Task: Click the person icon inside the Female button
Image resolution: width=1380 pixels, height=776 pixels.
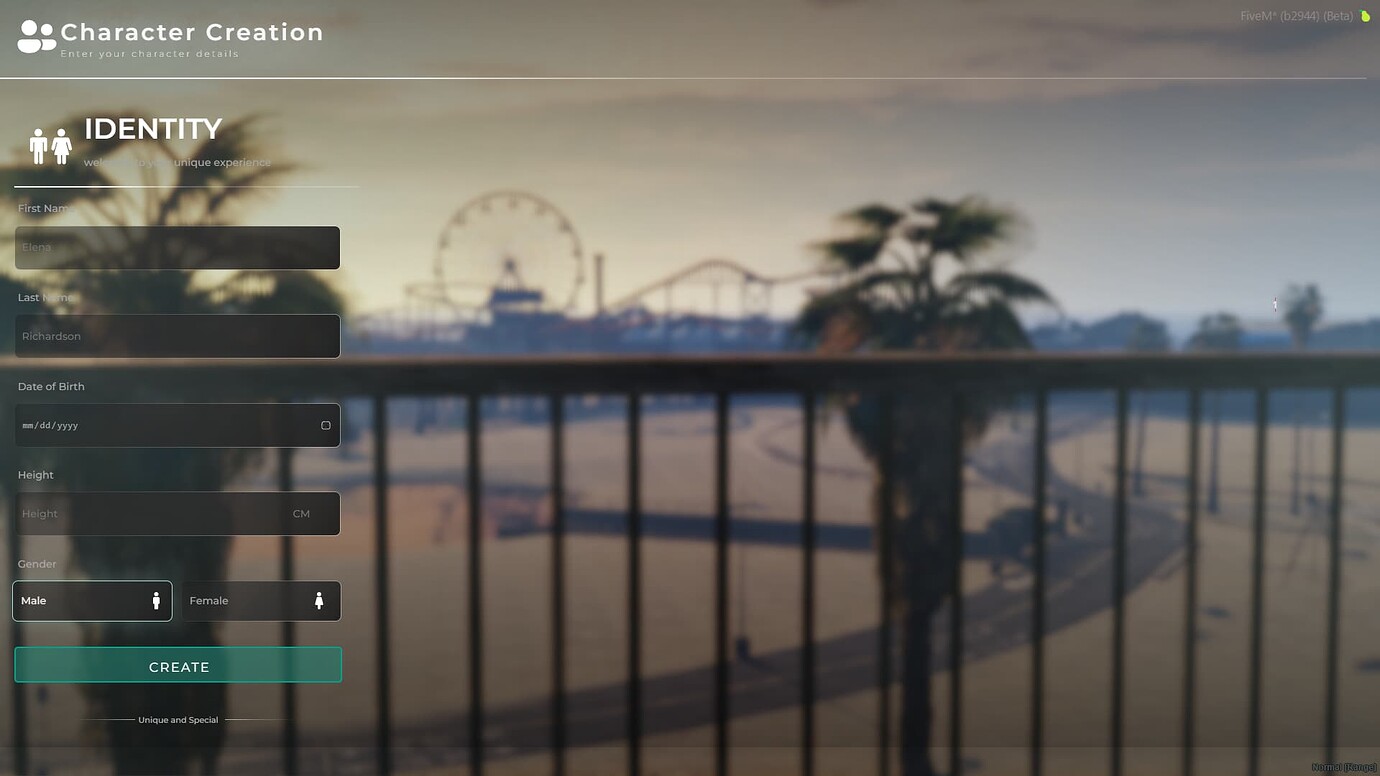Action: click(x=319, y=600)
